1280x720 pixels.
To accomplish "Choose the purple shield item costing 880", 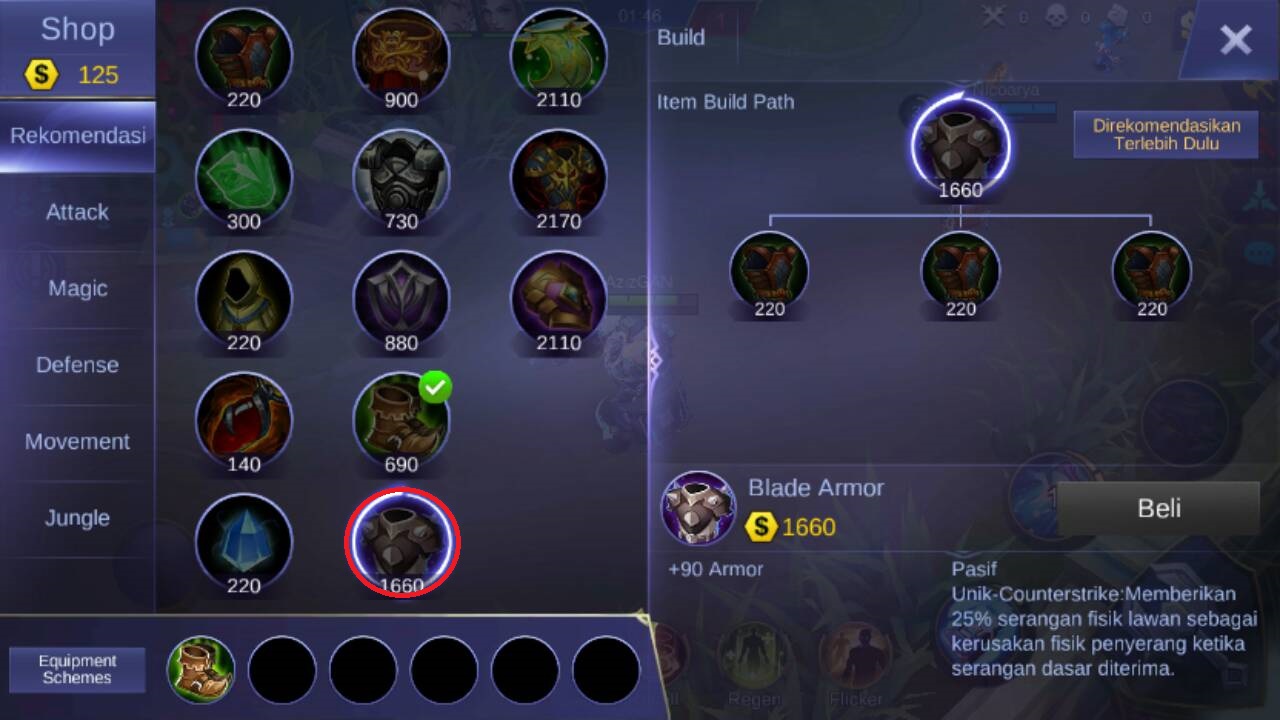I will [402, 298].
